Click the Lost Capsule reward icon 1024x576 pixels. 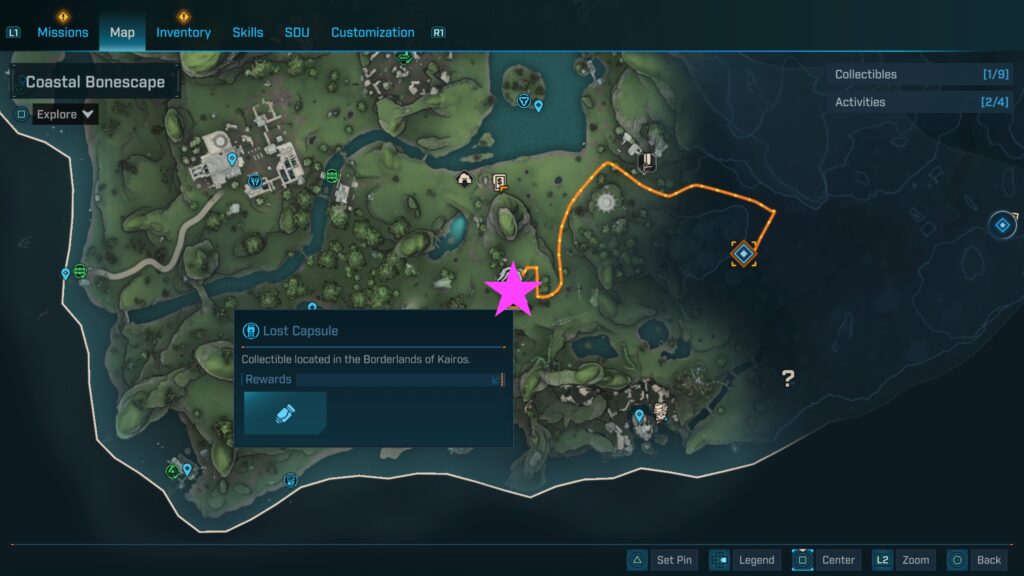coord(285,413)
